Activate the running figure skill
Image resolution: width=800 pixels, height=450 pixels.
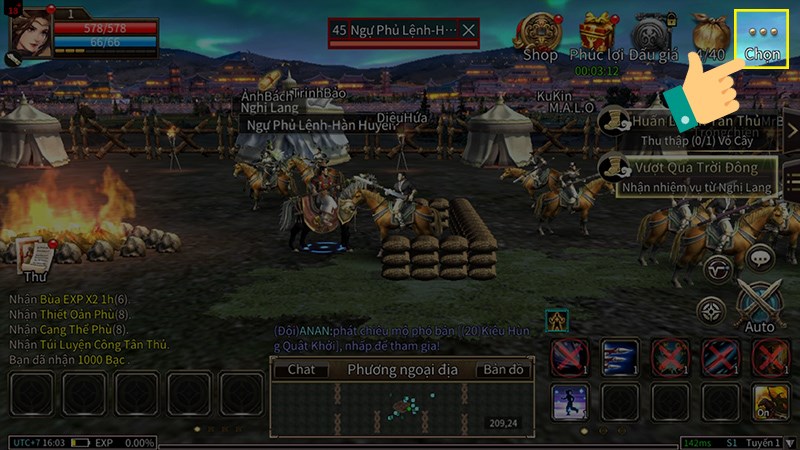(x=569, y=402)
